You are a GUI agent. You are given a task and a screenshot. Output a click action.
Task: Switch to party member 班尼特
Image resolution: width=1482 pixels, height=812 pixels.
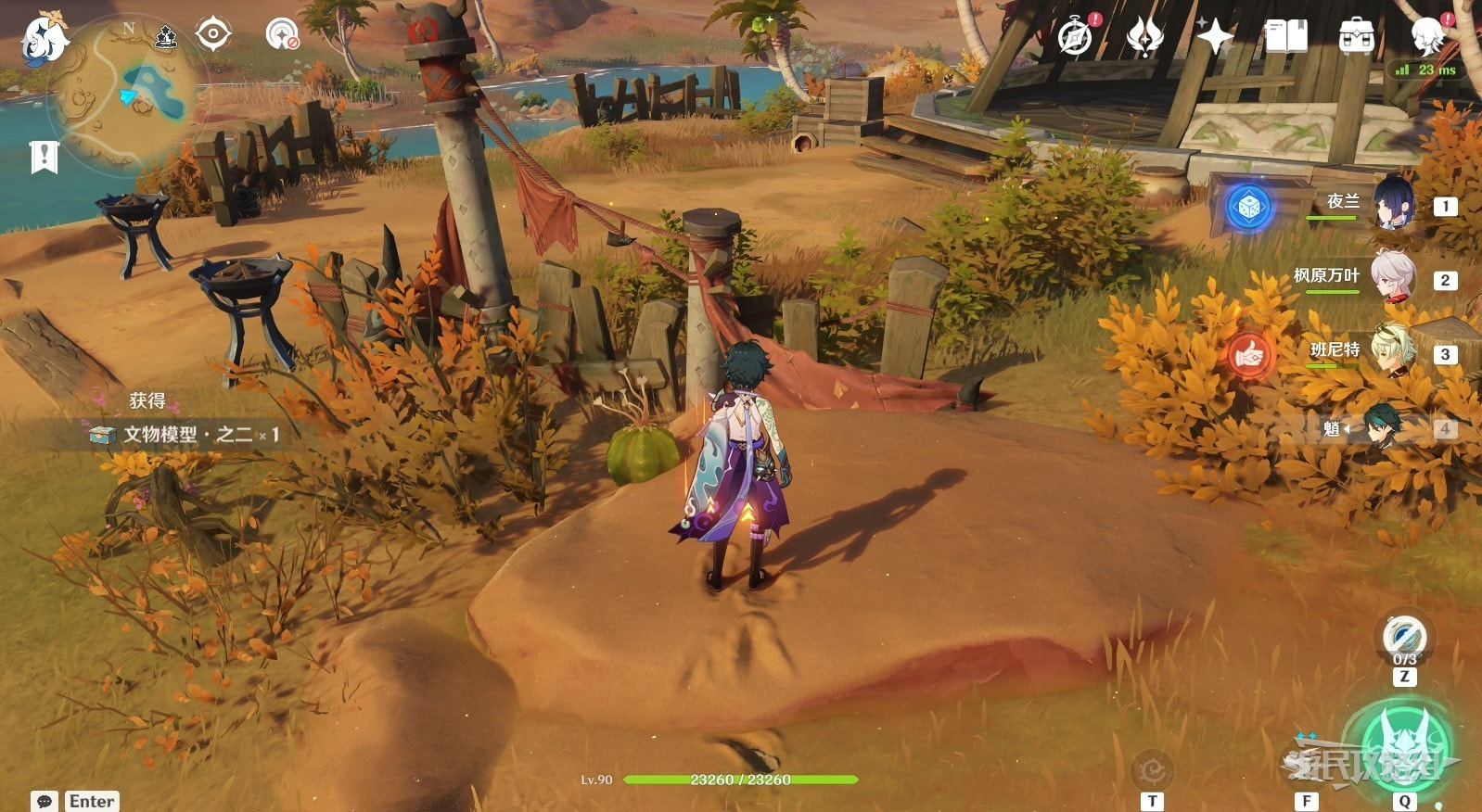coord(1393,351)
